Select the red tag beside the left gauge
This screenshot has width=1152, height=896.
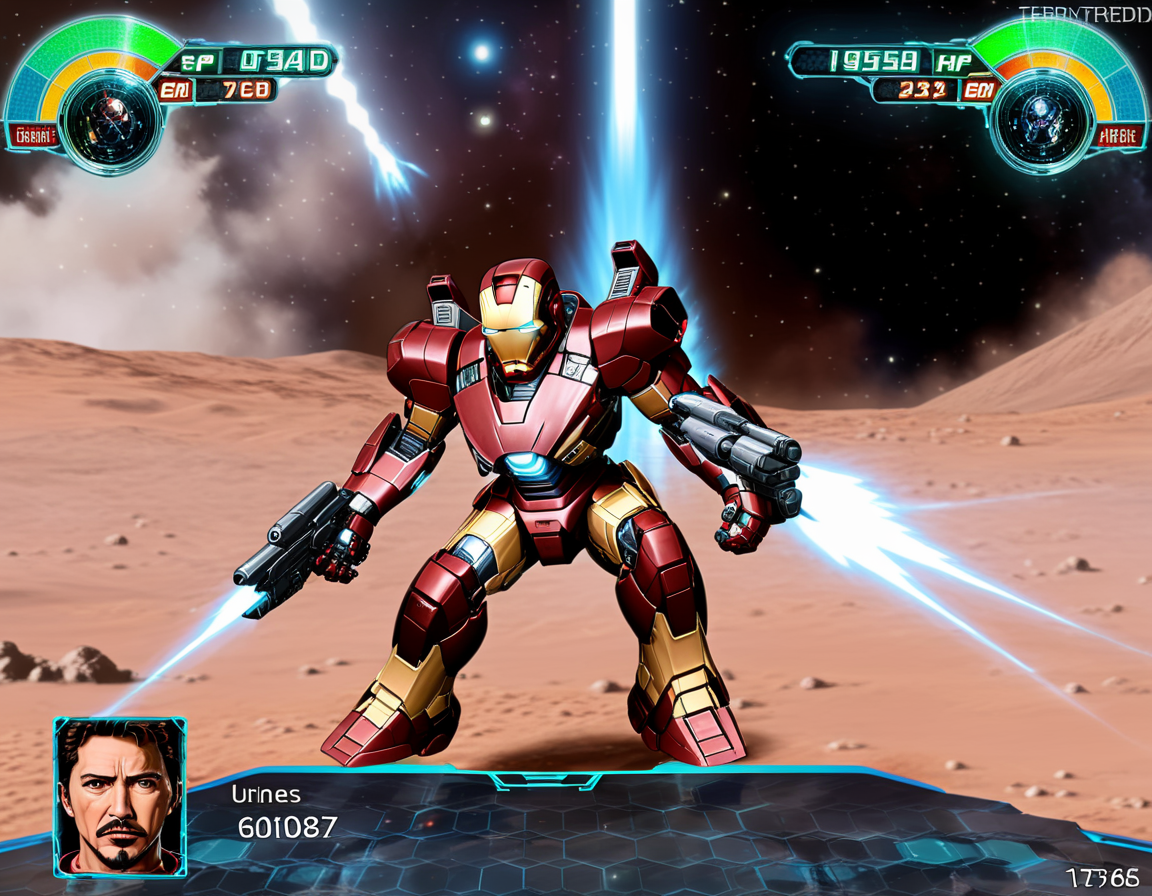33,137
